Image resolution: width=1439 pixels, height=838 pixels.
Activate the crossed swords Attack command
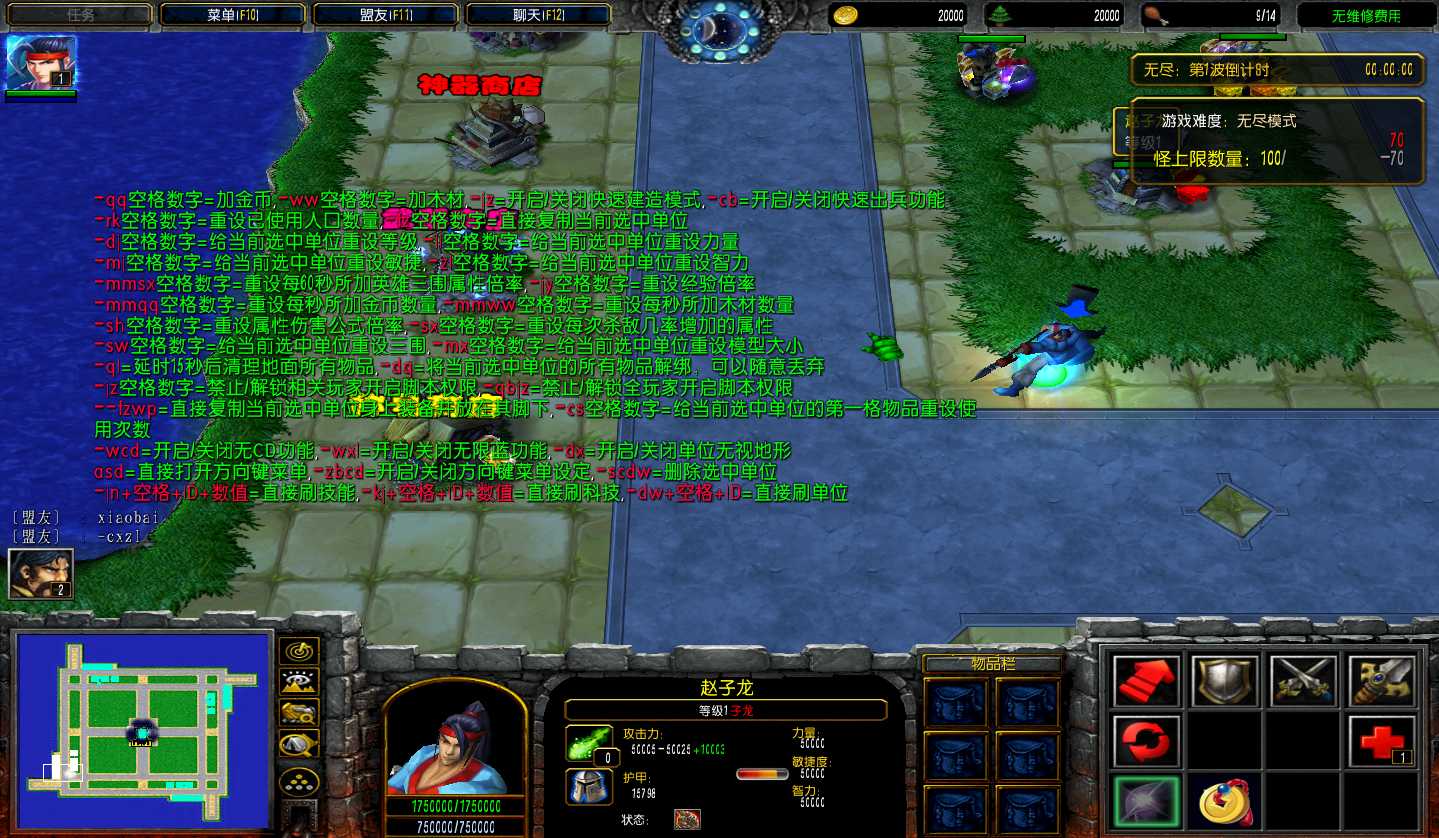[x=1303, y=681]
